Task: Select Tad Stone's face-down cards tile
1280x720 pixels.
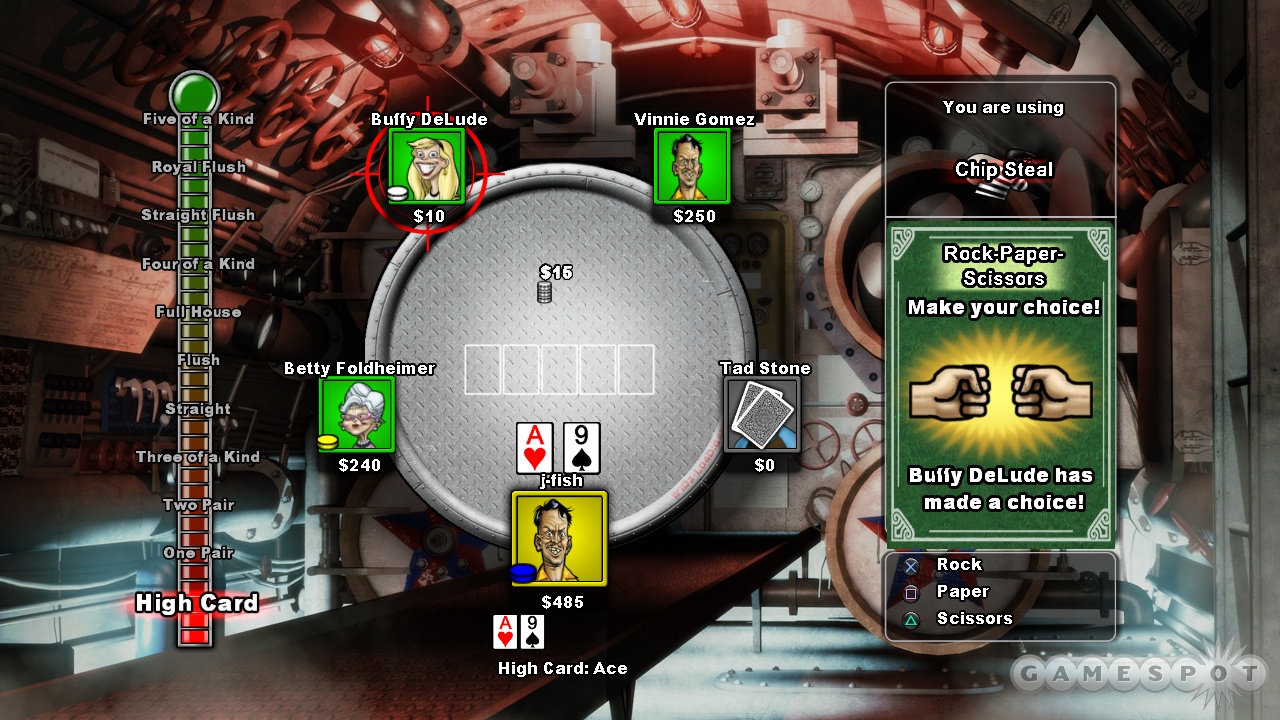Action: [762, 414]
